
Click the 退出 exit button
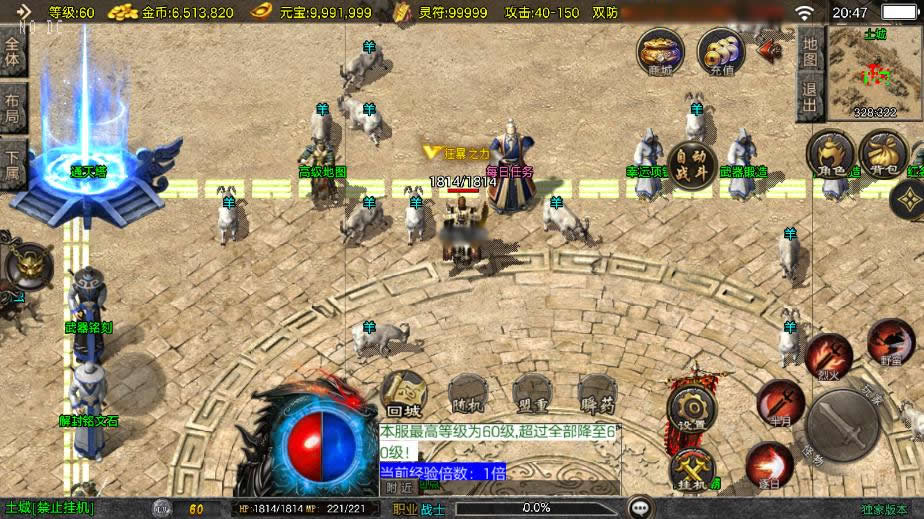(810, 96)
